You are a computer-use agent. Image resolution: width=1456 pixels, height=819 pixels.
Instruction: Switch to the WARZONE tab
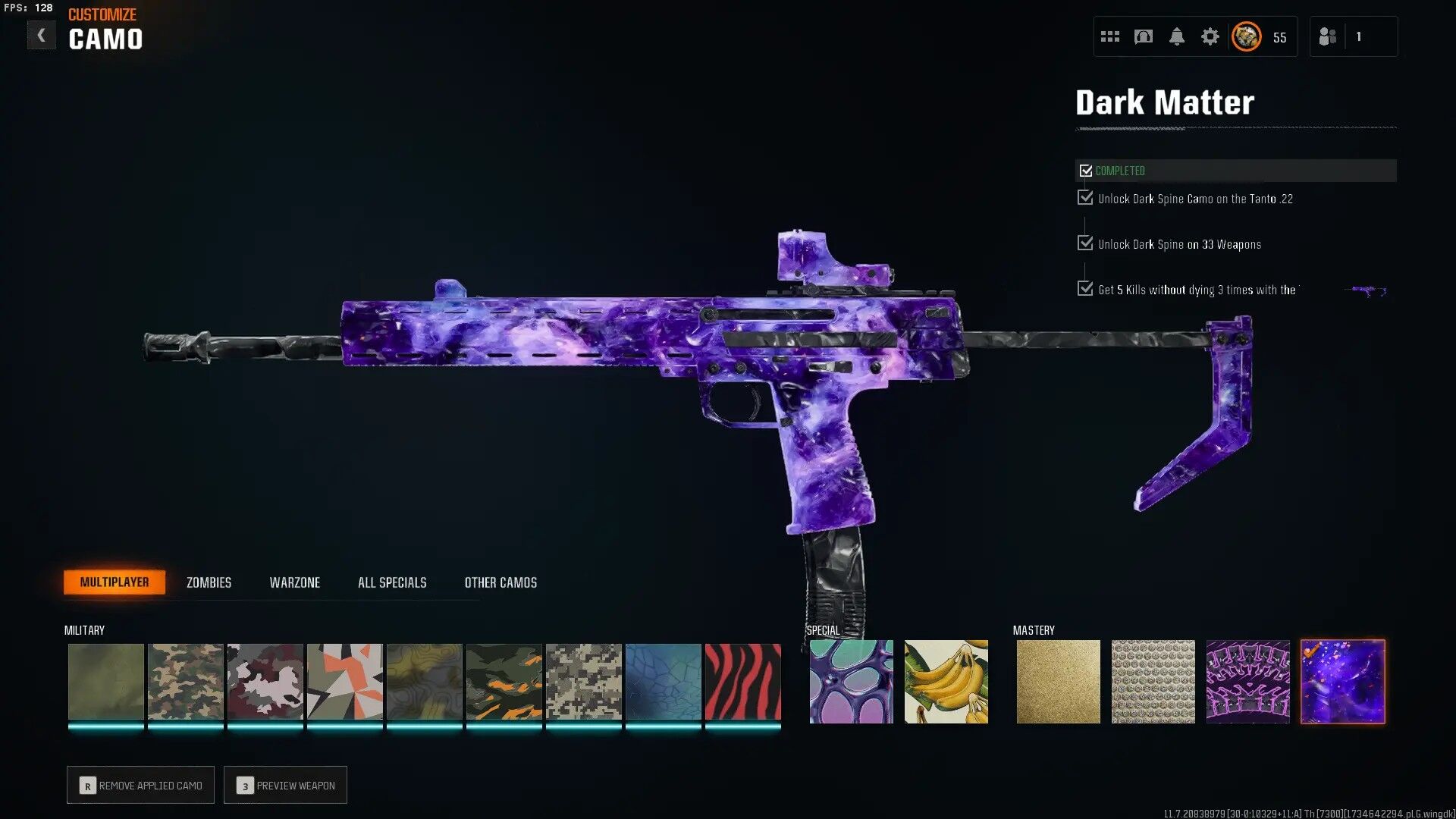point(295,582)
